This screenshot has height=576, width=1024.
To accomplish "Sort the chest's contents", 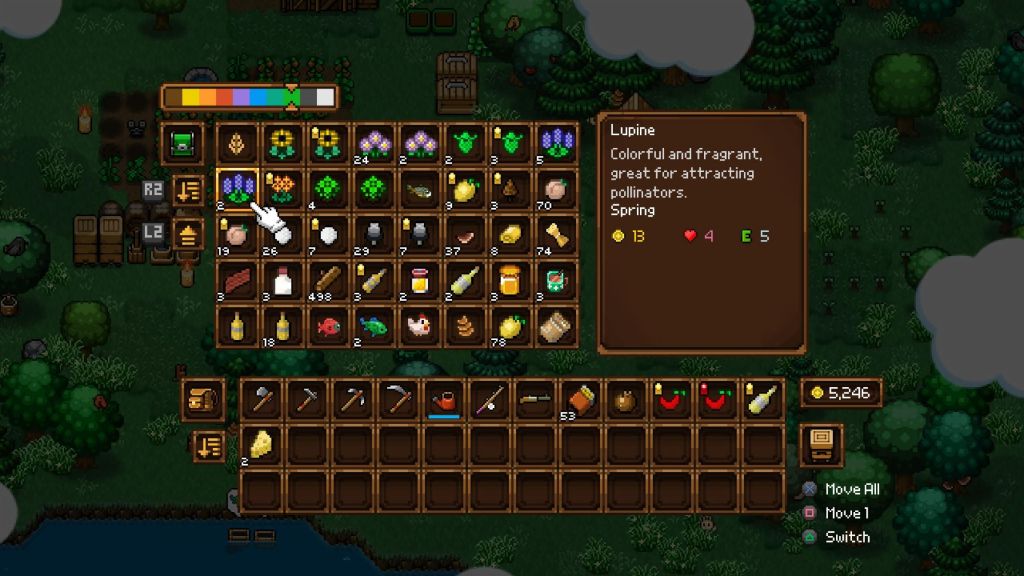I will [187, 190].
